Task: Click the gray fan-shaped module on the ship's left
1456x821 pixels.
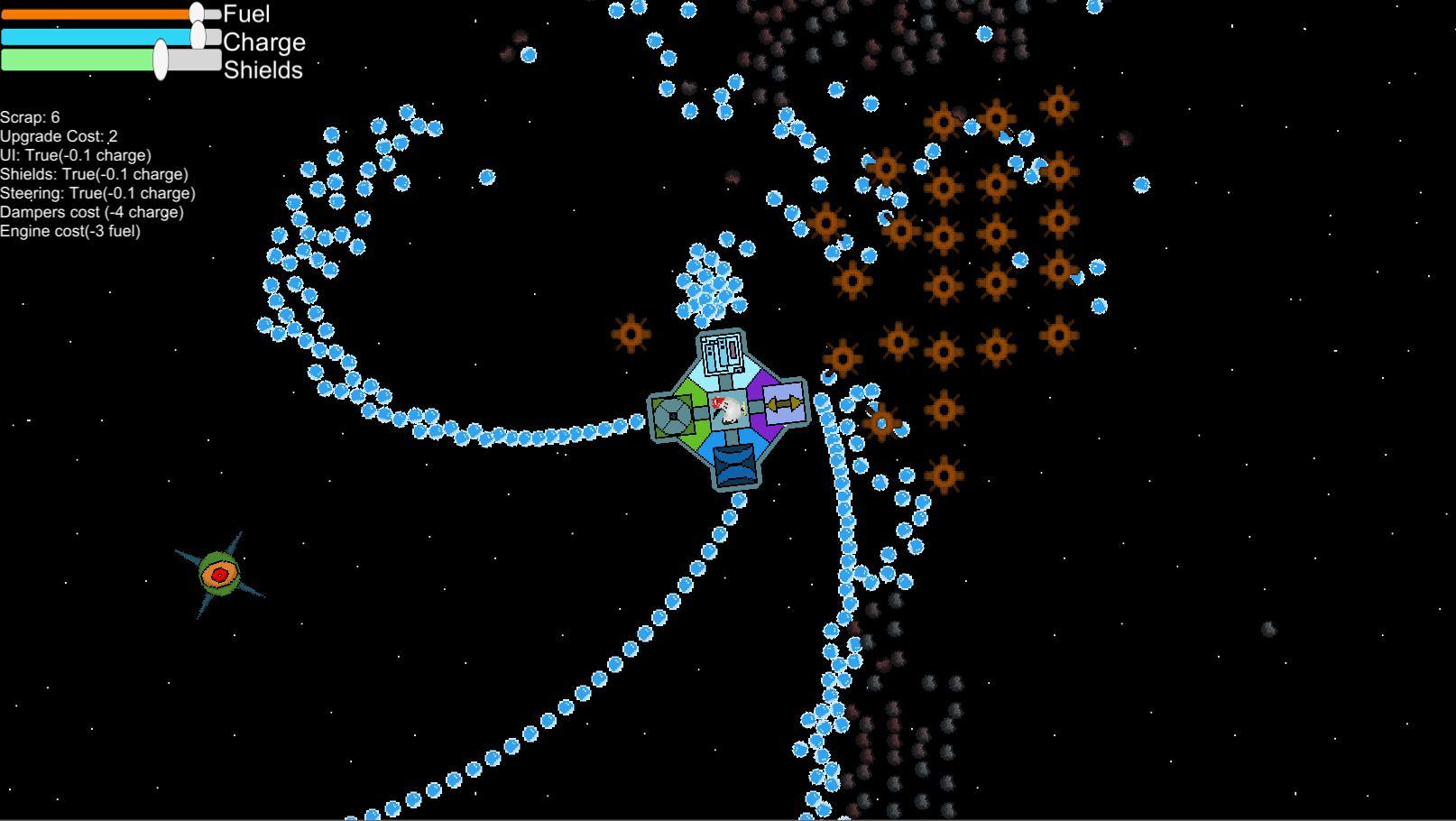Action: [x=671, y=416]
